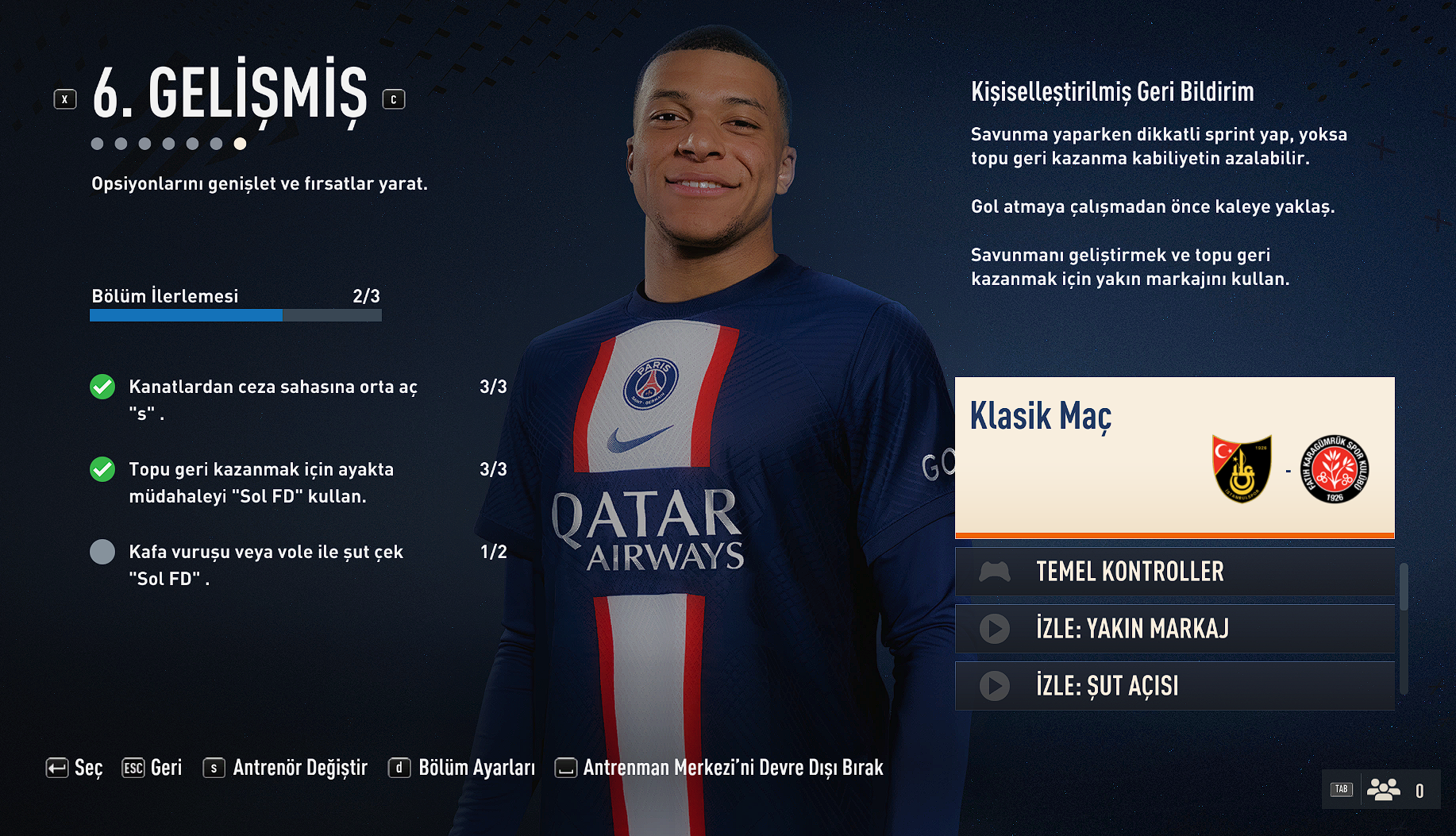Viewport: 1456px width, 836px height.
Task: Choose Antrenör Değiştir in the footer
Action: [x=286, y=768]
